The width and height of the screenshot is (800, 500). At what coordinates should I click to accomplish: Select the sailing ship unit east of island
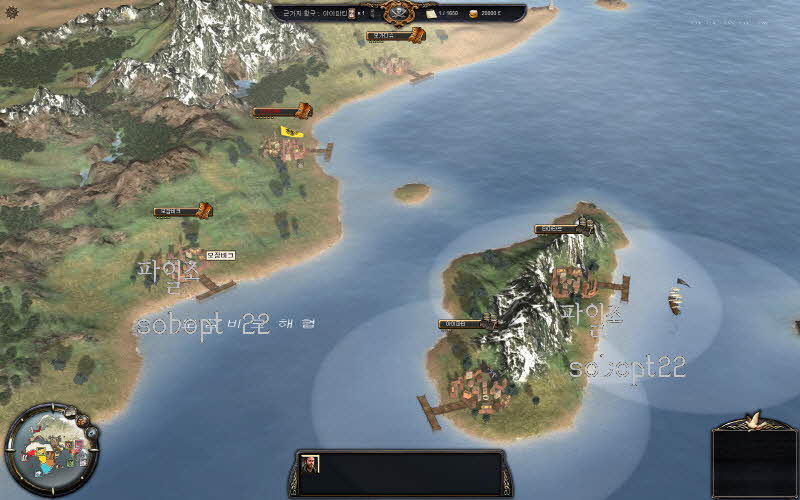coord(677,296)
